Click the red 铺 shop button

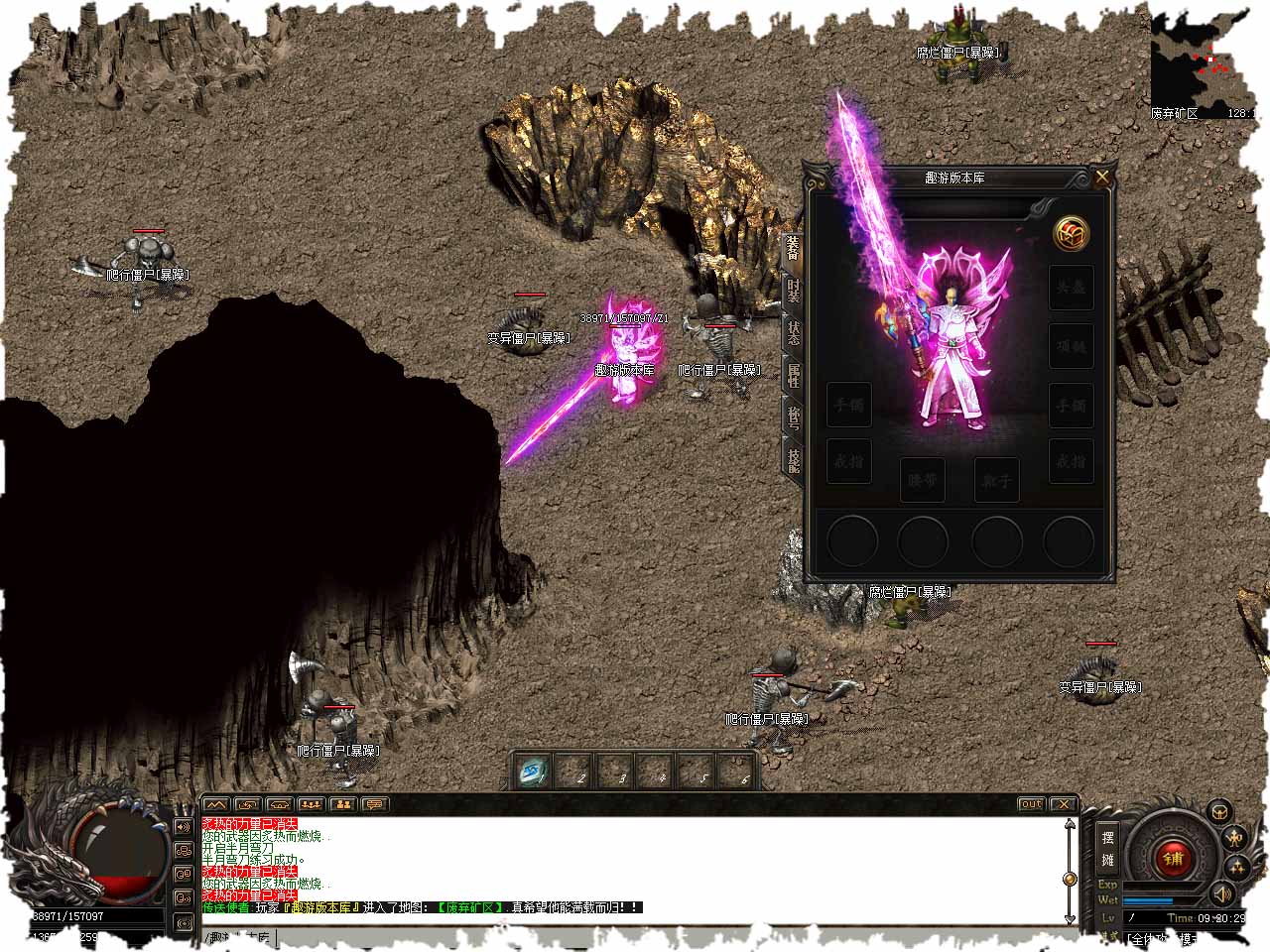1174,858
